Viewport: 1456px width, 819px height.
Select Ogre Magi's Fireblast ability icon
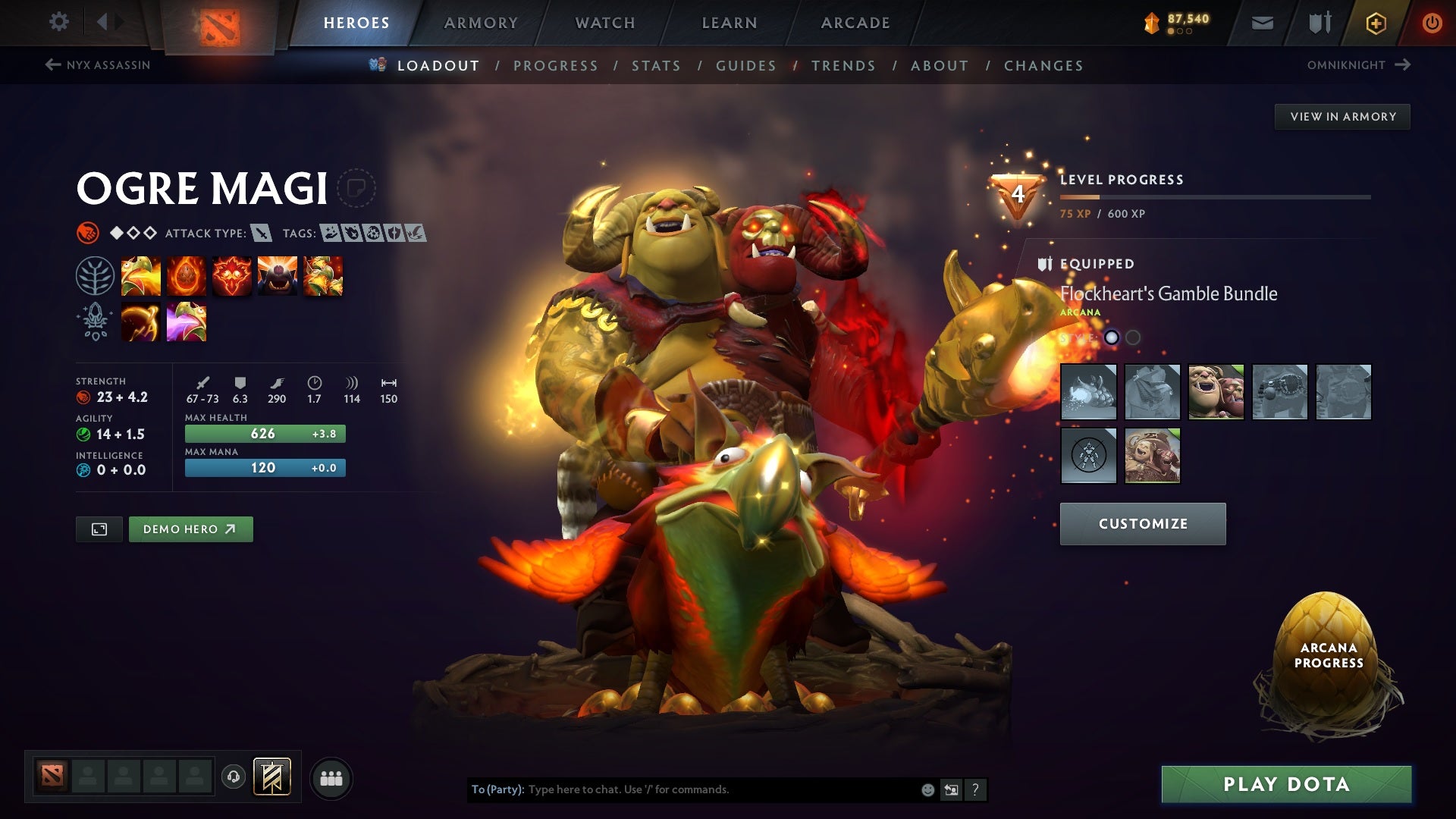(x=141, y=275)
